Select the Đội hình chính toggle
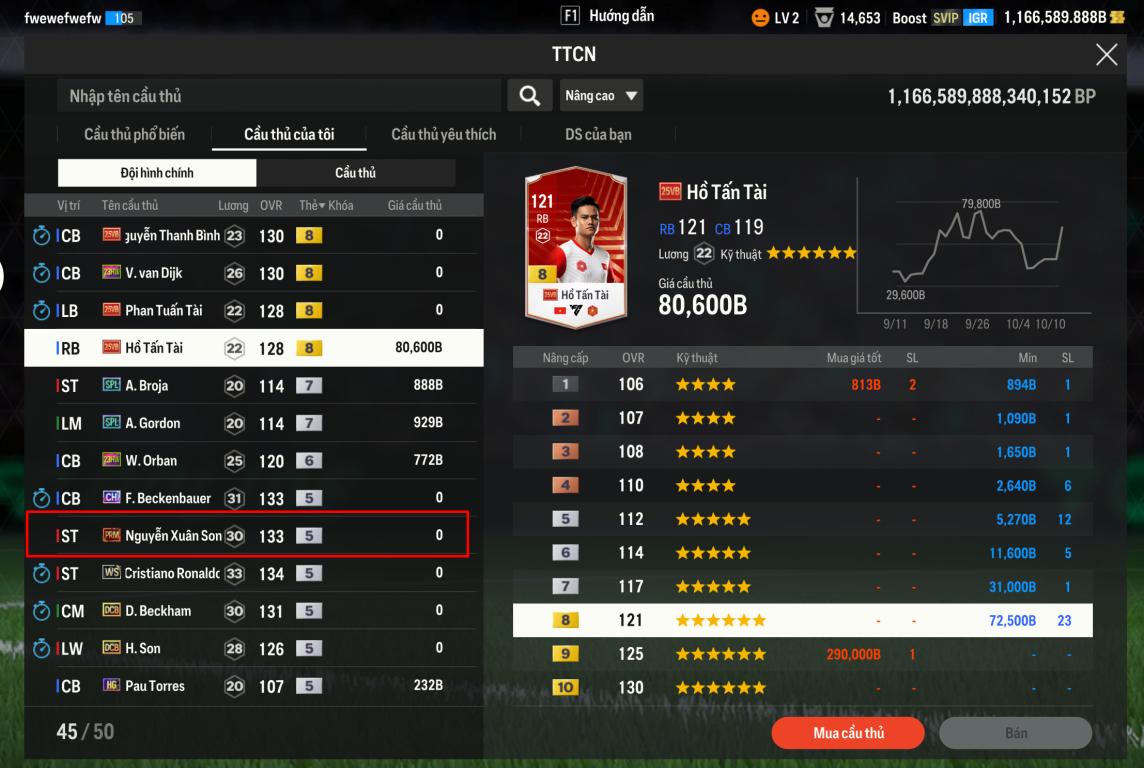This screenshot has height=768, width=1144. pos(157,173)
